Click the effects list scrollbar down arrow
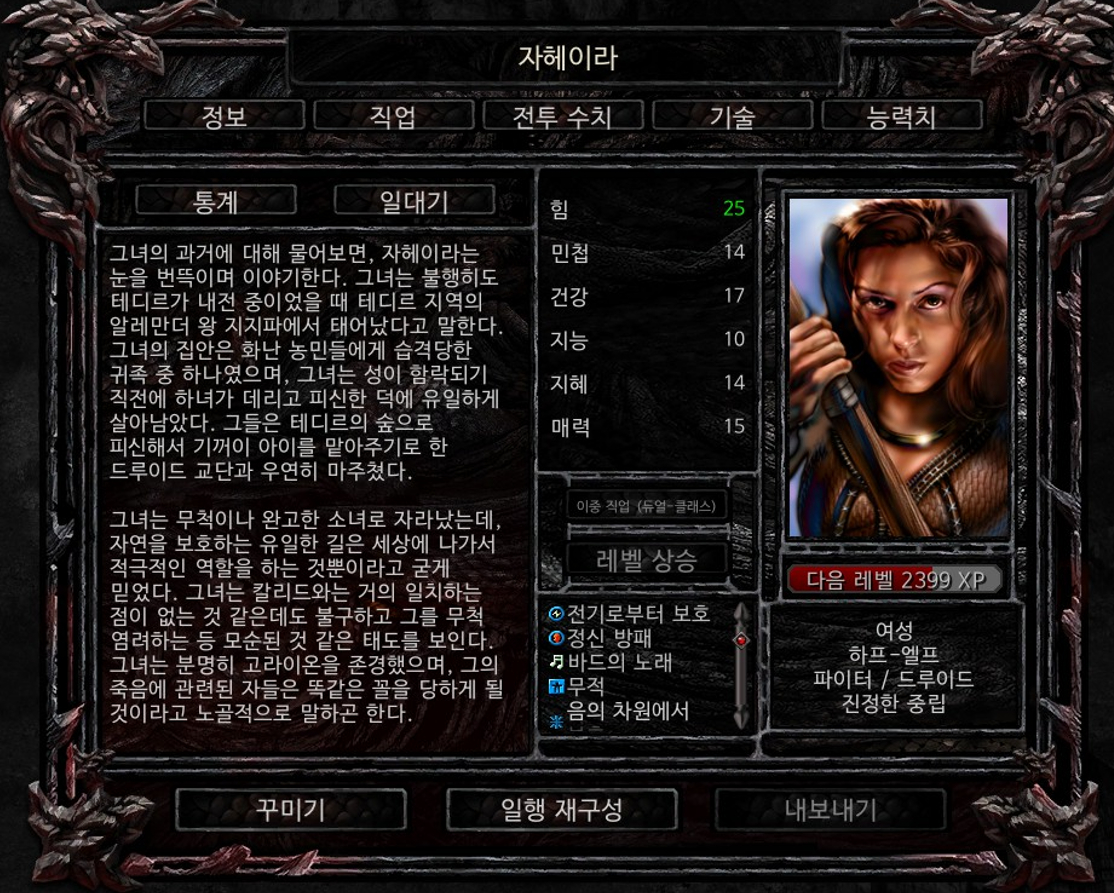Image resolution: width=1114 pixels, height=893 pixels. tap(741, 718)
